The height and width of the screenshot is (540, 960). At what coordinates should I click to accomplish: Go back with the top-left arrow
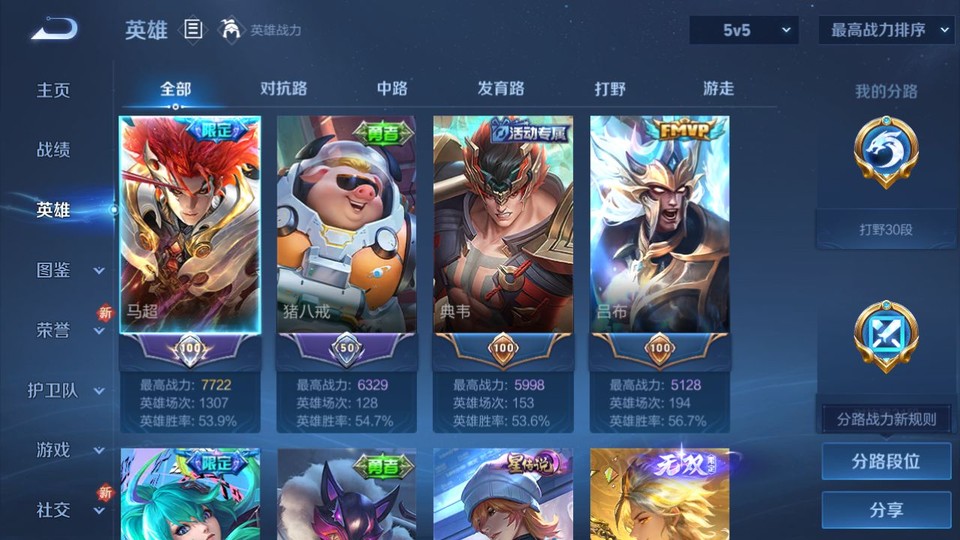point(53,30)
